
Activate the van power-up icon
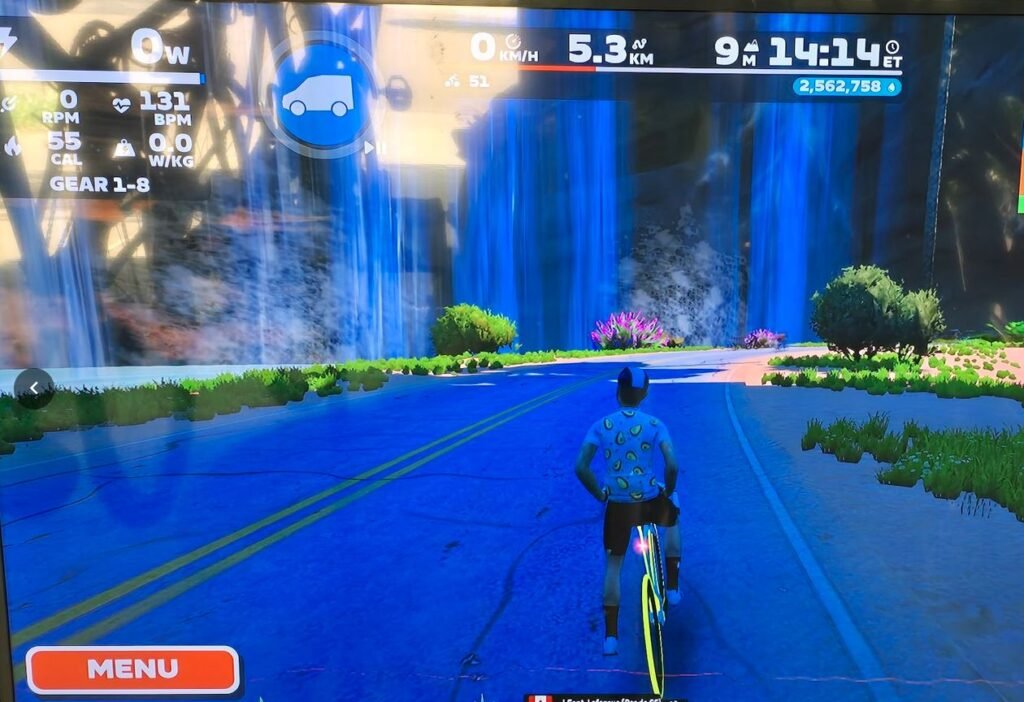click(x=318, y=96)
